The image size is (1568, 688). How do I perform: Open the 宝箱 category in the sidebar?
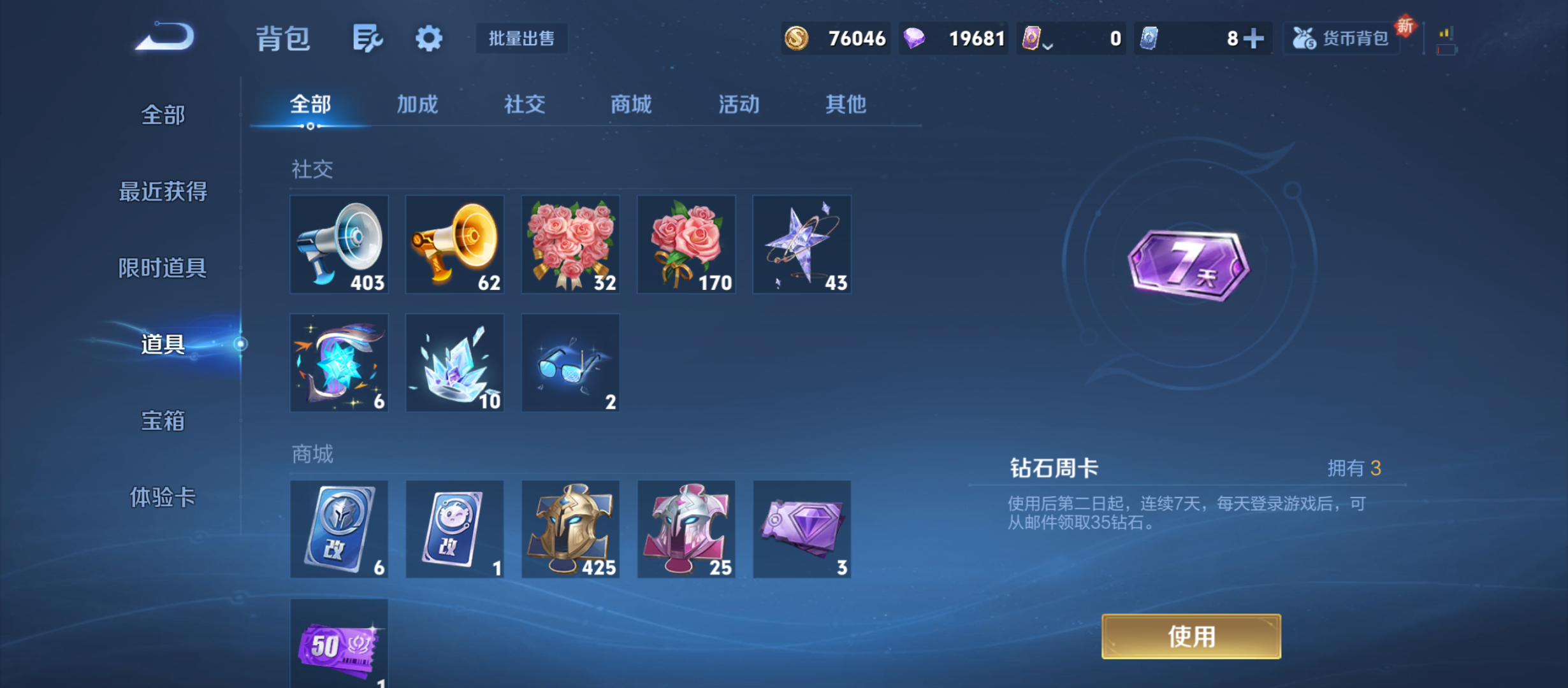[x=163, y=422]
